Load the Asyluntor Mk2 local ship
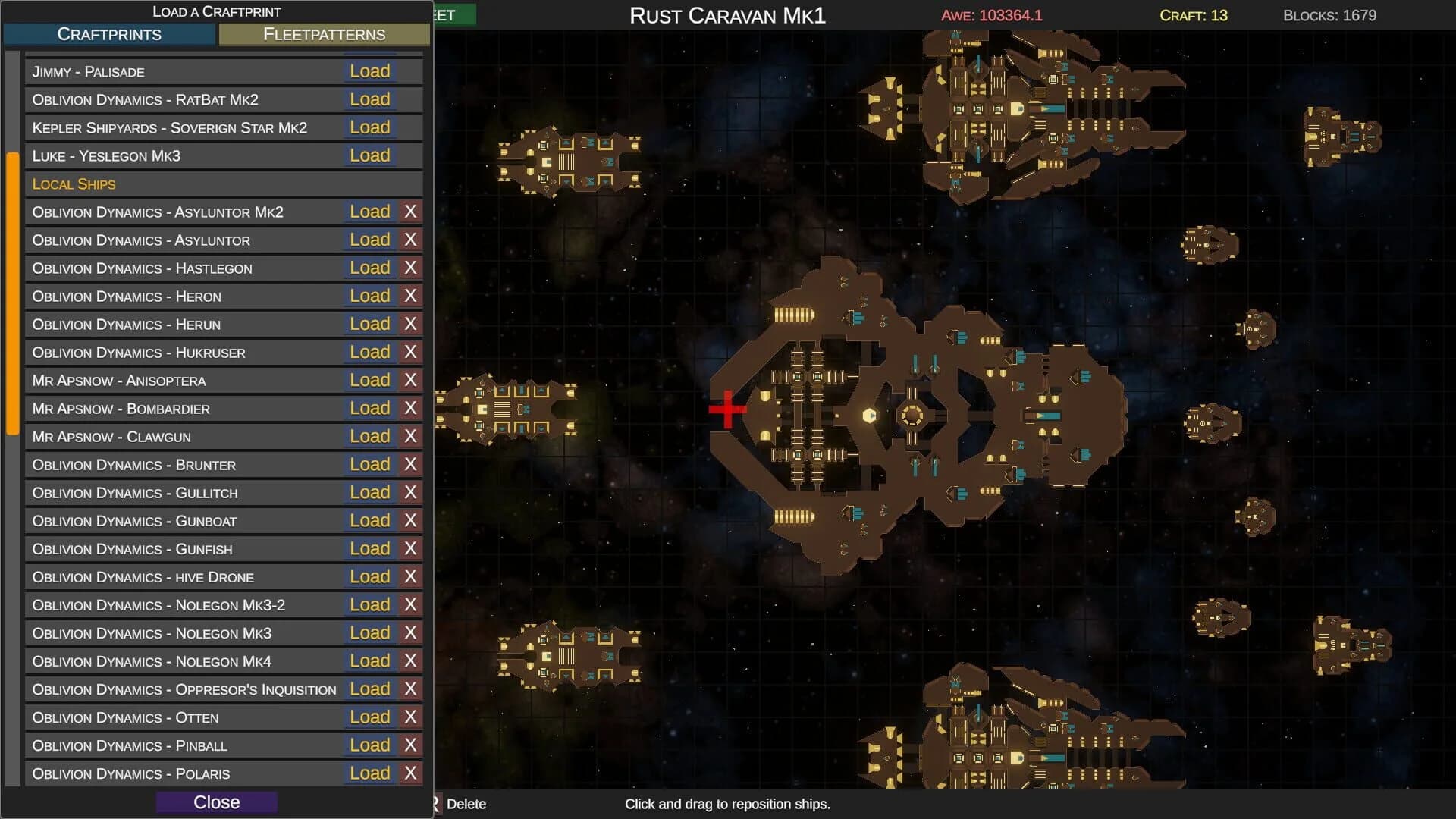The width and height of the screenshot is (1456, 819). pyautogui.click(x=370, y=212)
